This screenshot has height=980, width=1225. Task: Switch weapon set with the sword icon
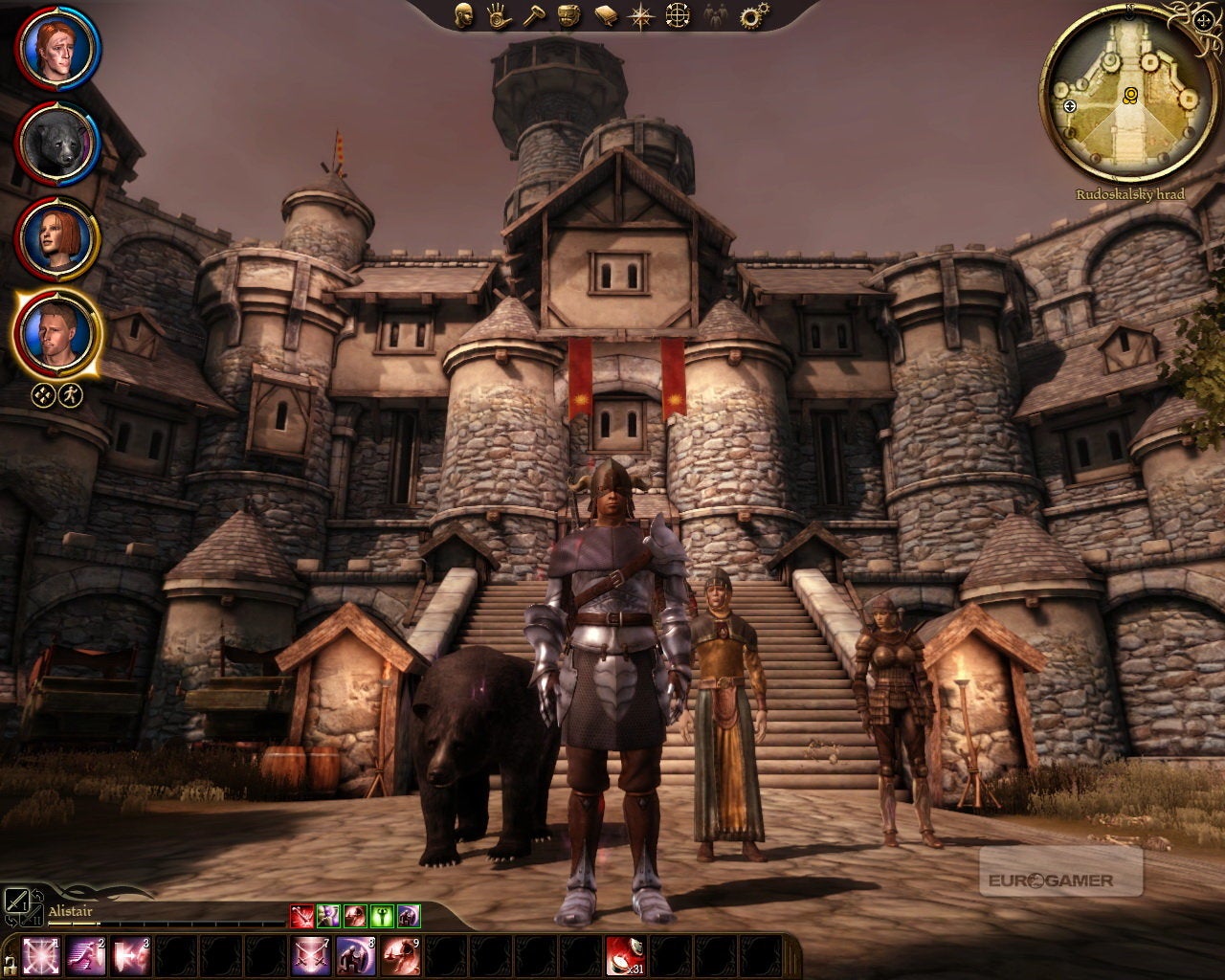16,901
